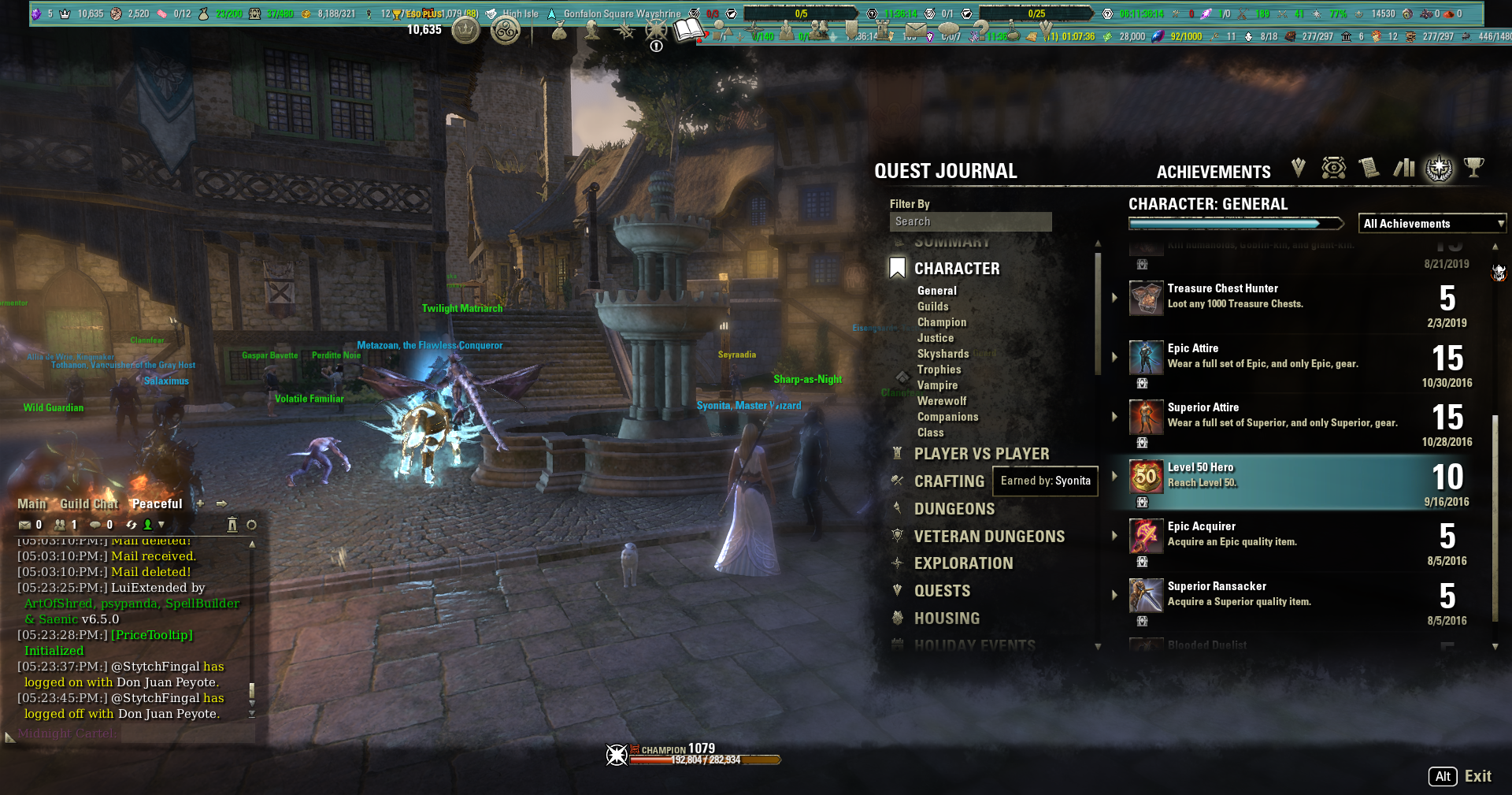Select the Vampire subcategory
The height and width of the screenshot is (795, 1512).
pyautogui.click(x=937, y=385)
